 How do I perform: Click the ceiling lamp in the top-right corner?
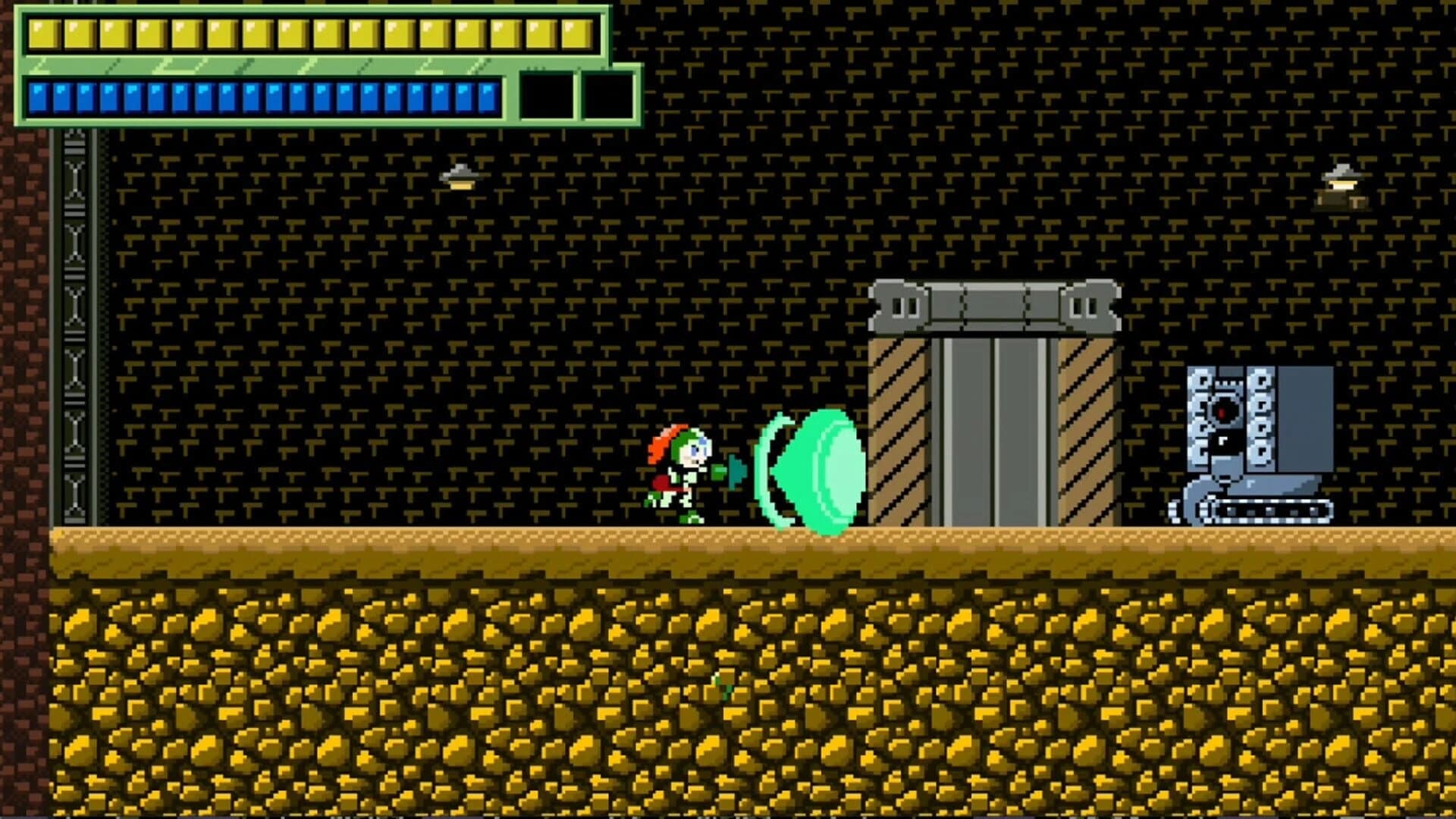pyautogui.click(x=1342, y=178)
